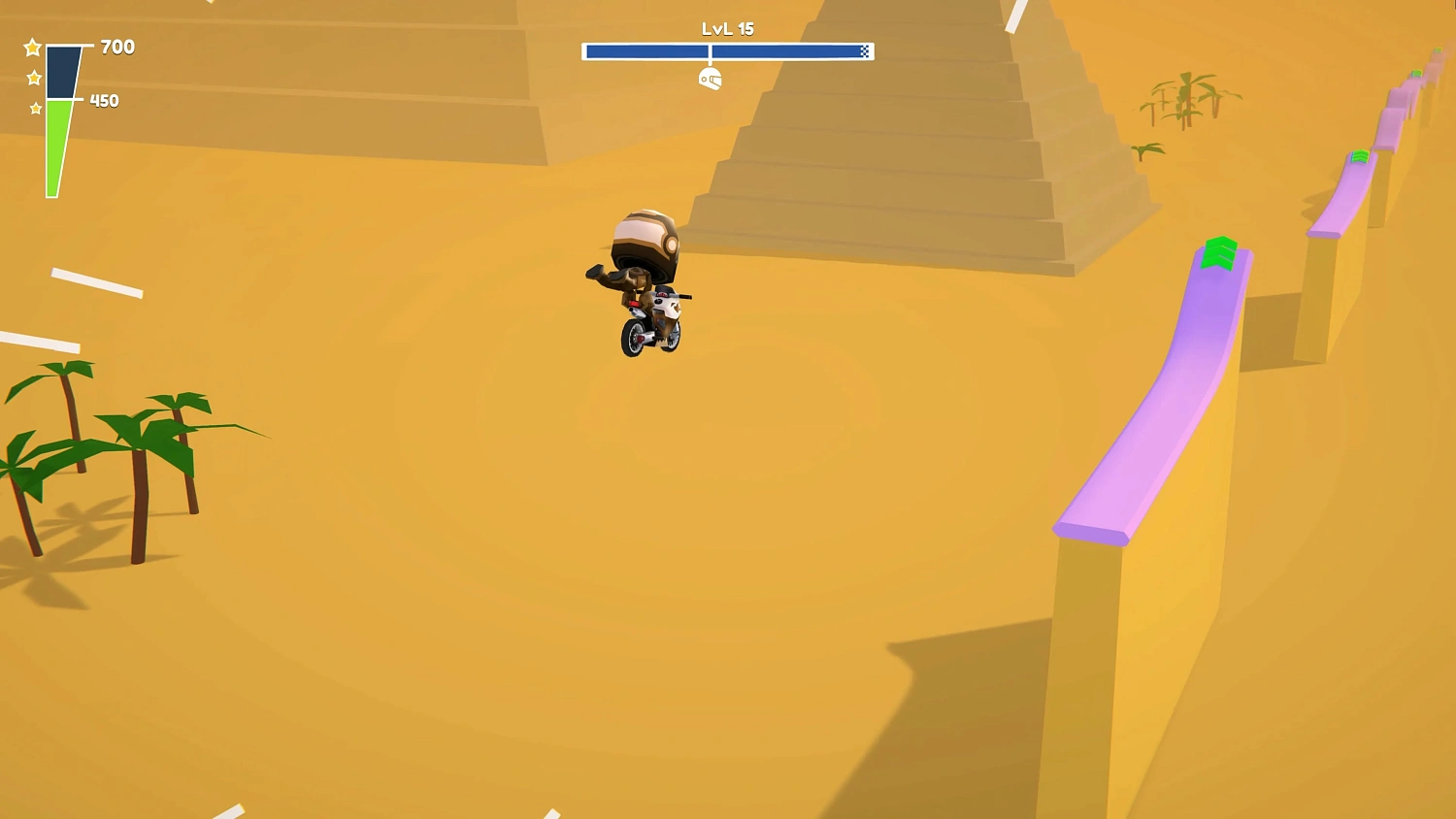
Task: Click the rider's brown helmet
Action: pyautogui.click(x=643, y=238)
